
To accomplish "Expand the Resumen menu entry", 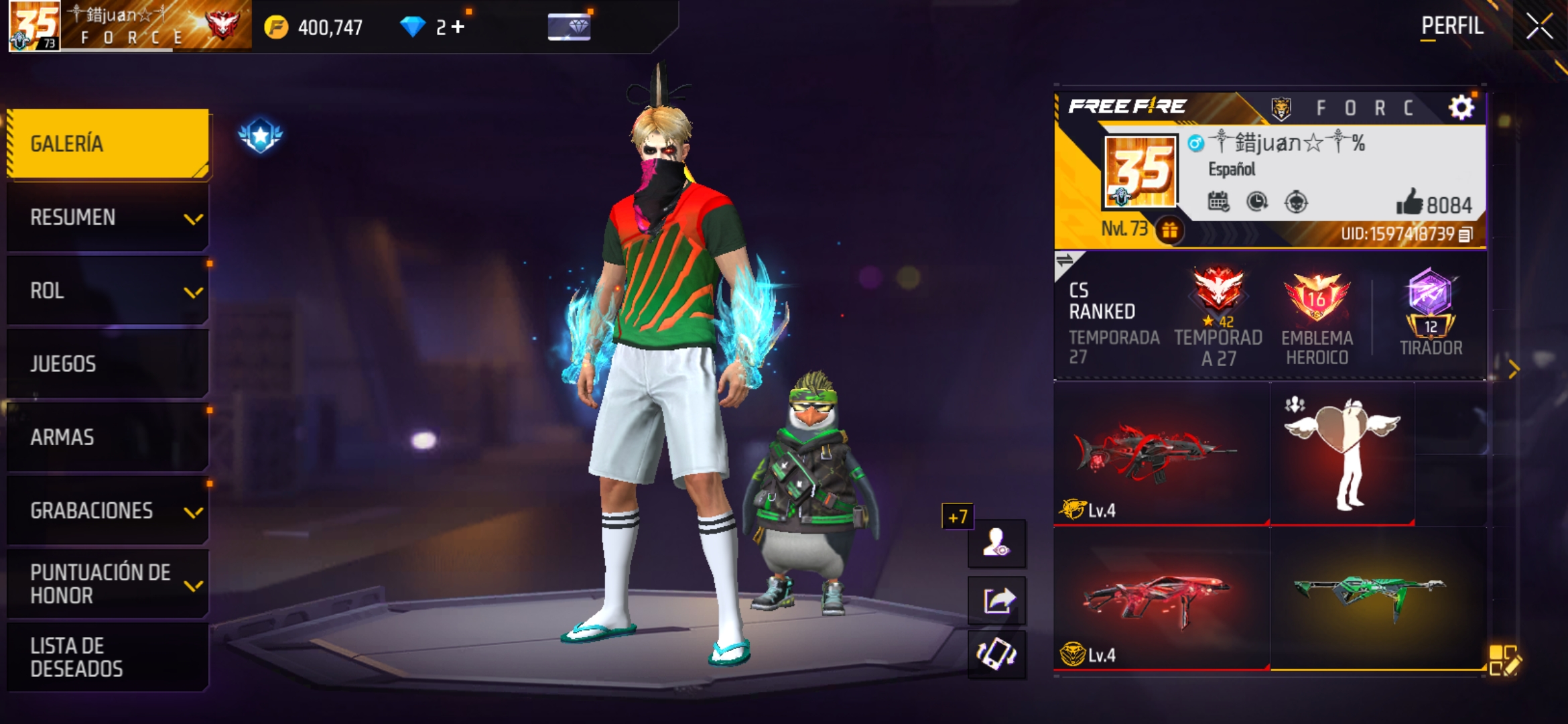I will click(x=107, y=218).
